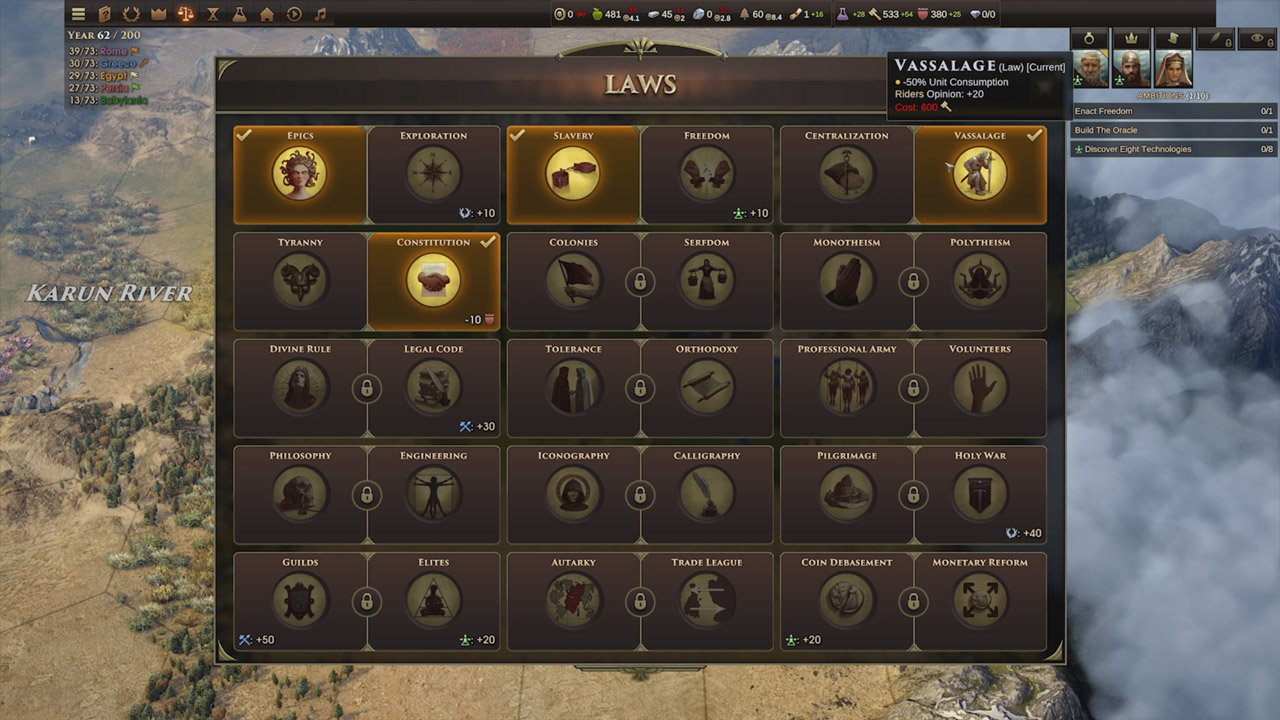Open the crown toolbar screen
The image size is (1280, 720).
(158, 14)
